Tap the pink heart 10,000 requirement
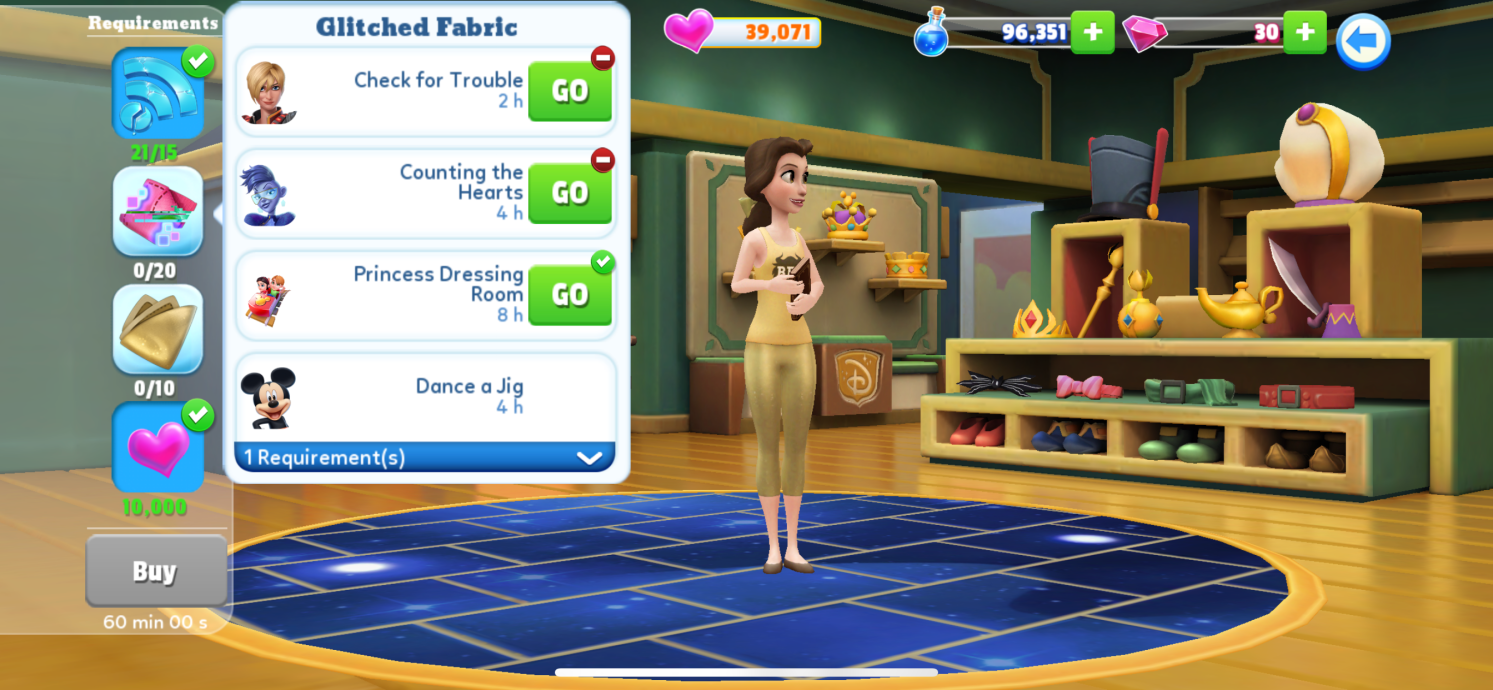 tap(157, 447)
